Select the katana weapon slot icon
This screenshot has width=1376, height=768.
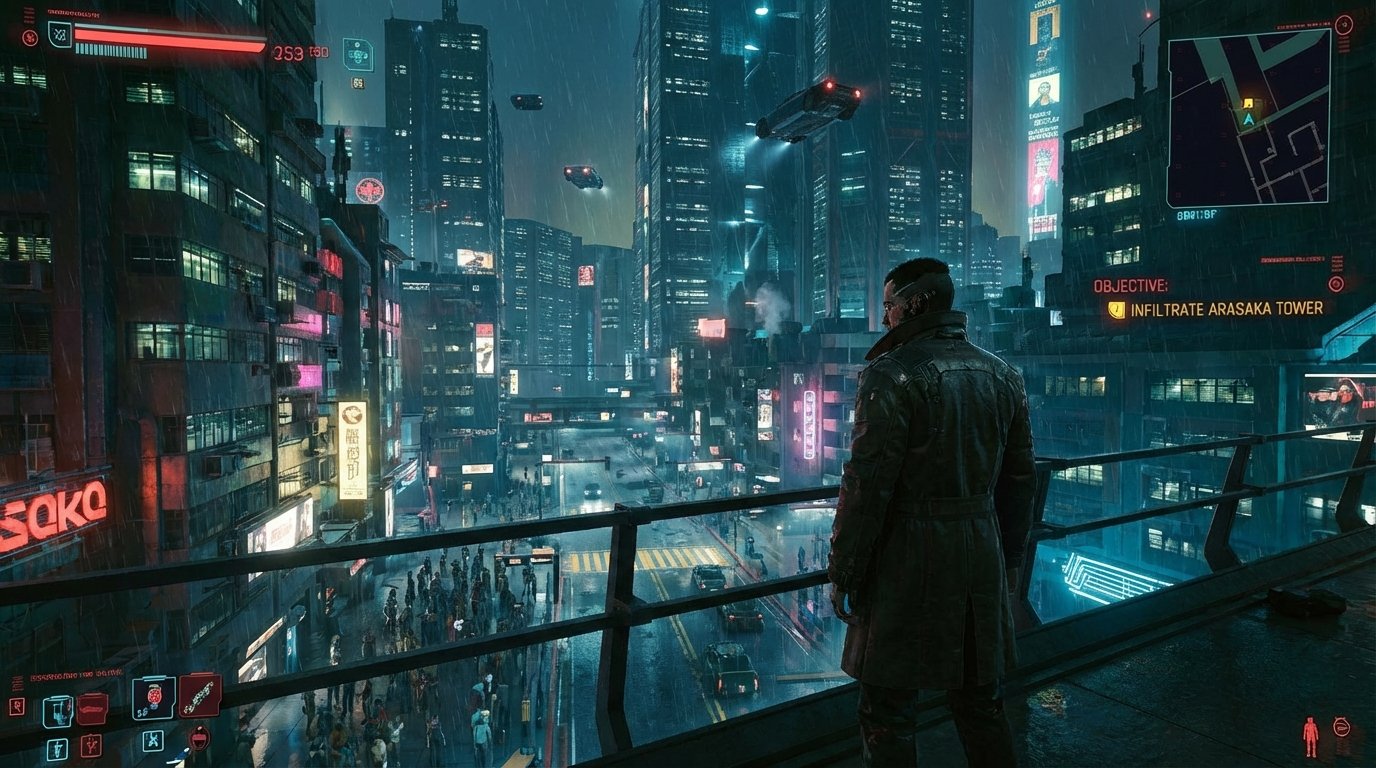pyautogui.click(x=200, y=696)
